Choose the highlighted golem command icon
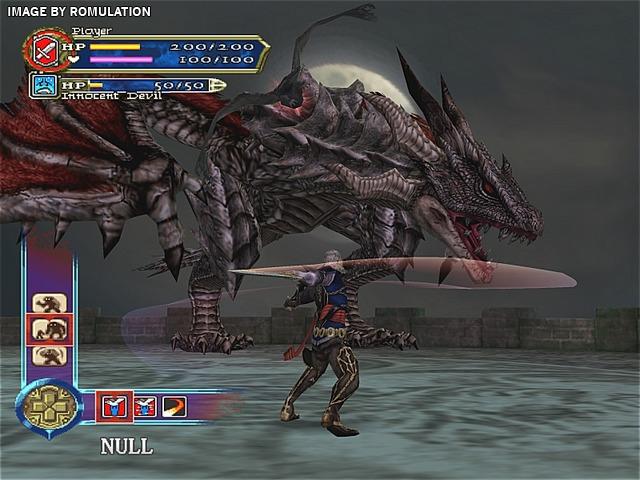Viewport: 640px width, 480px height. click(x=48, y=328)
